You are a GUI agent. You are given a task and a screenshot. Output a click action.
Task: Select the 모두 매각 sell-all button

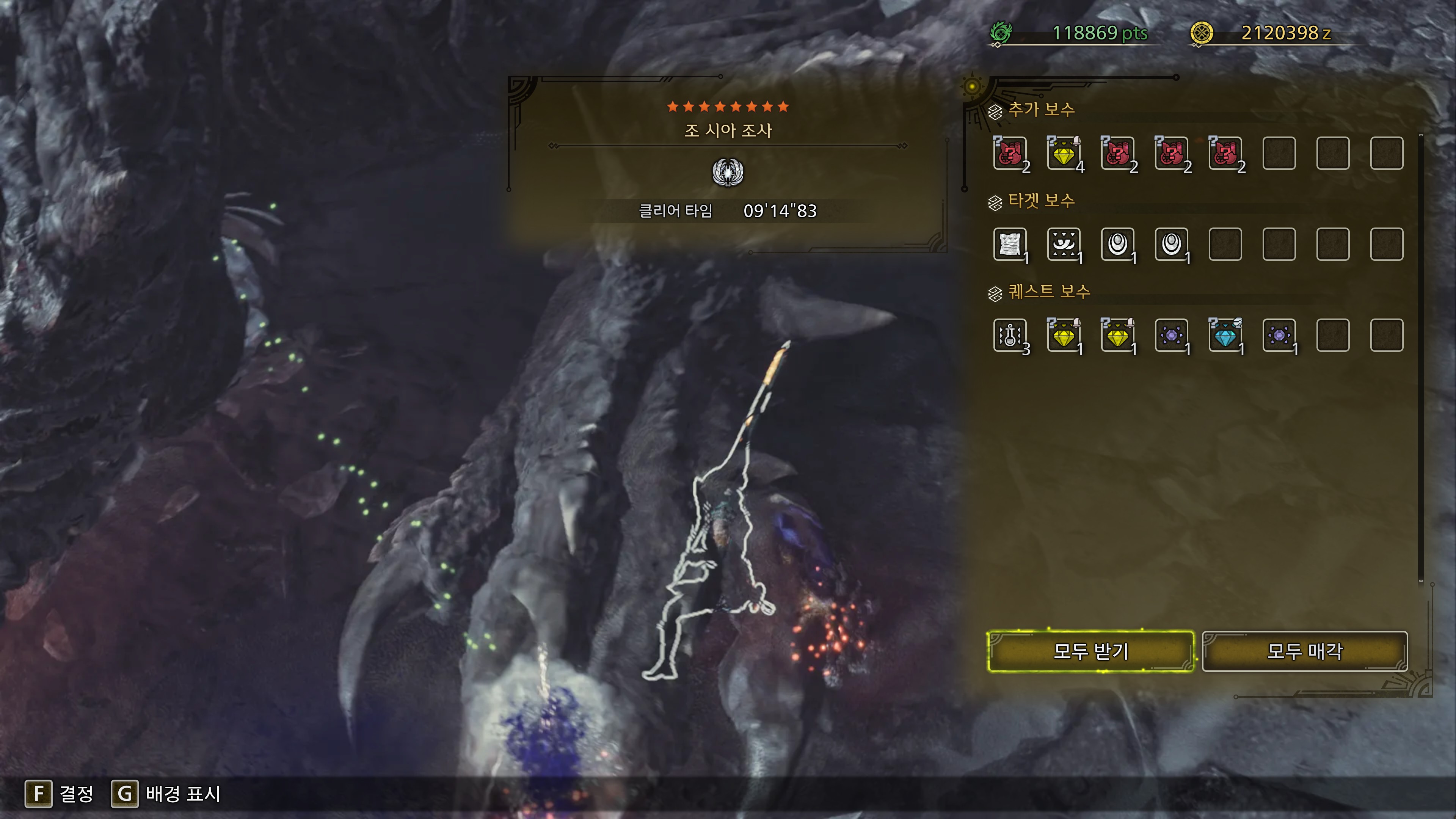[x=1304, y=651]
